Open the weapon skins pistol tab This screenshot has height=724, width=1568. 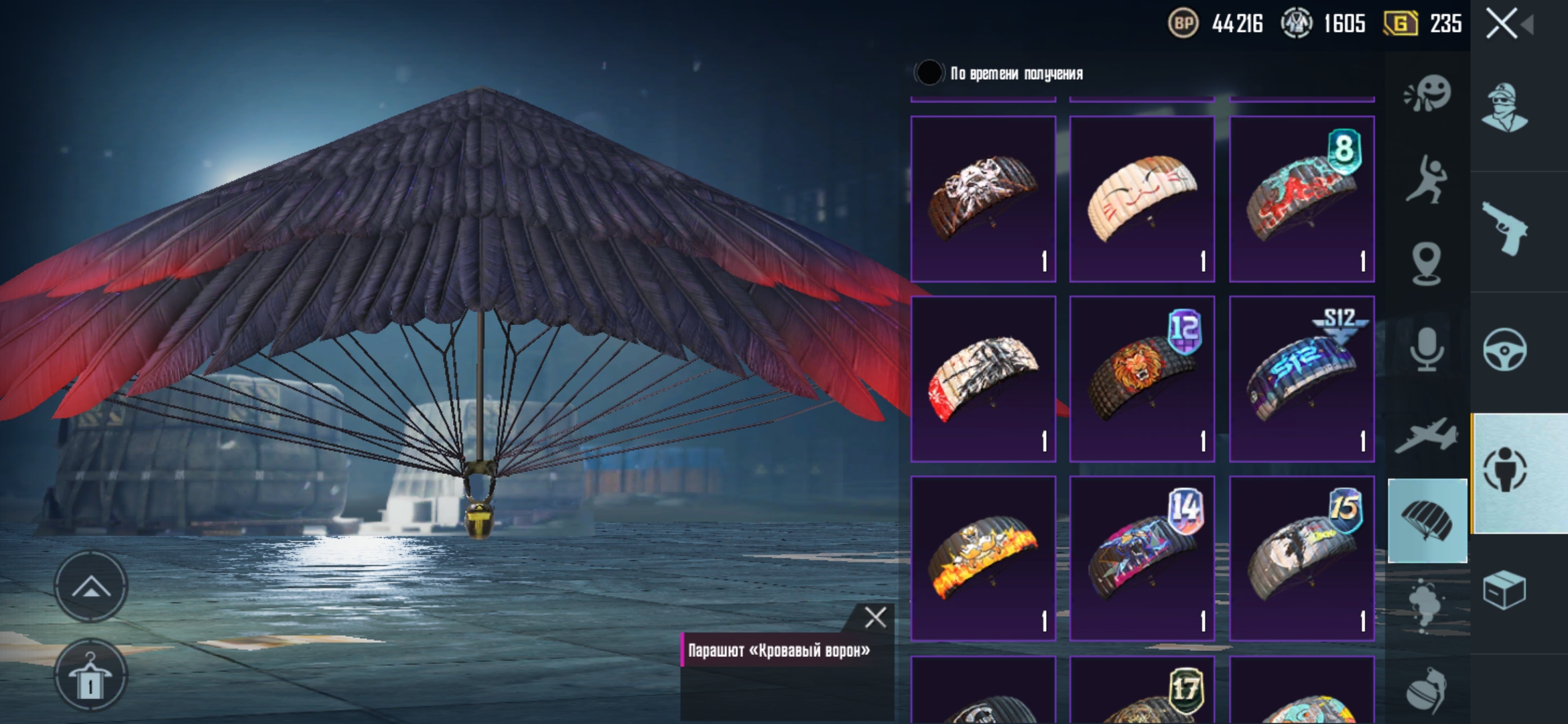[1504, 228]
